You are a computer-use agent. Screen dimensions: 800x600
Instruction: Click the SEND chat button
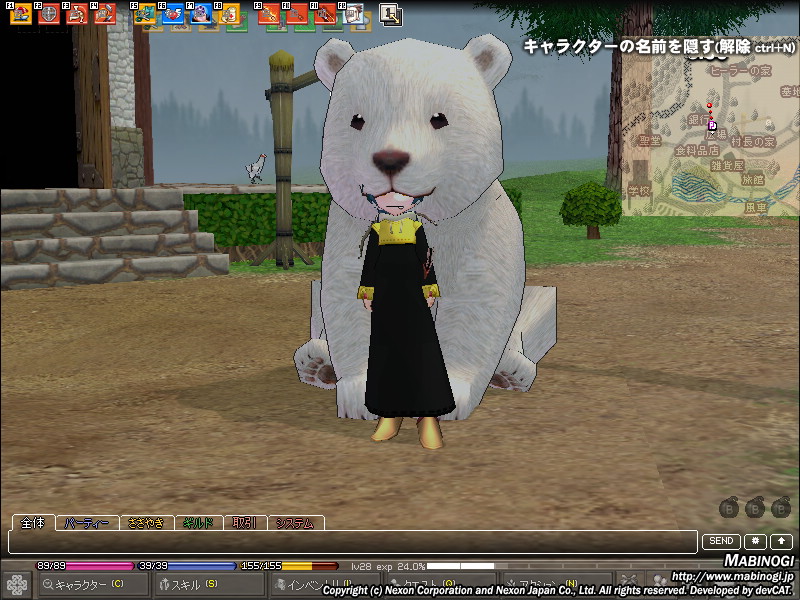(x=721, y=541)
